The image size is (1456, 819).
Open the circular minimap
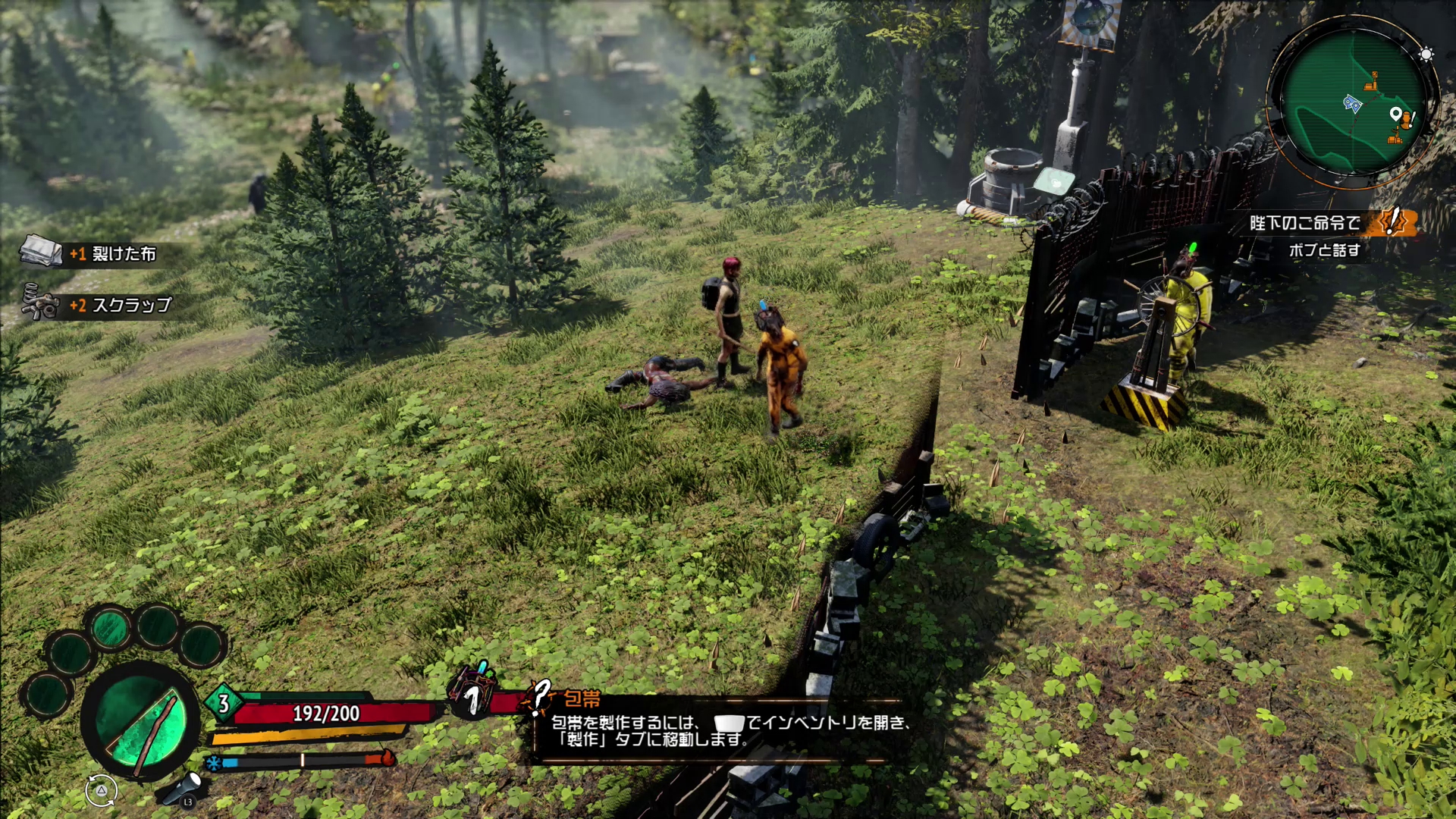pos(1353,102)
